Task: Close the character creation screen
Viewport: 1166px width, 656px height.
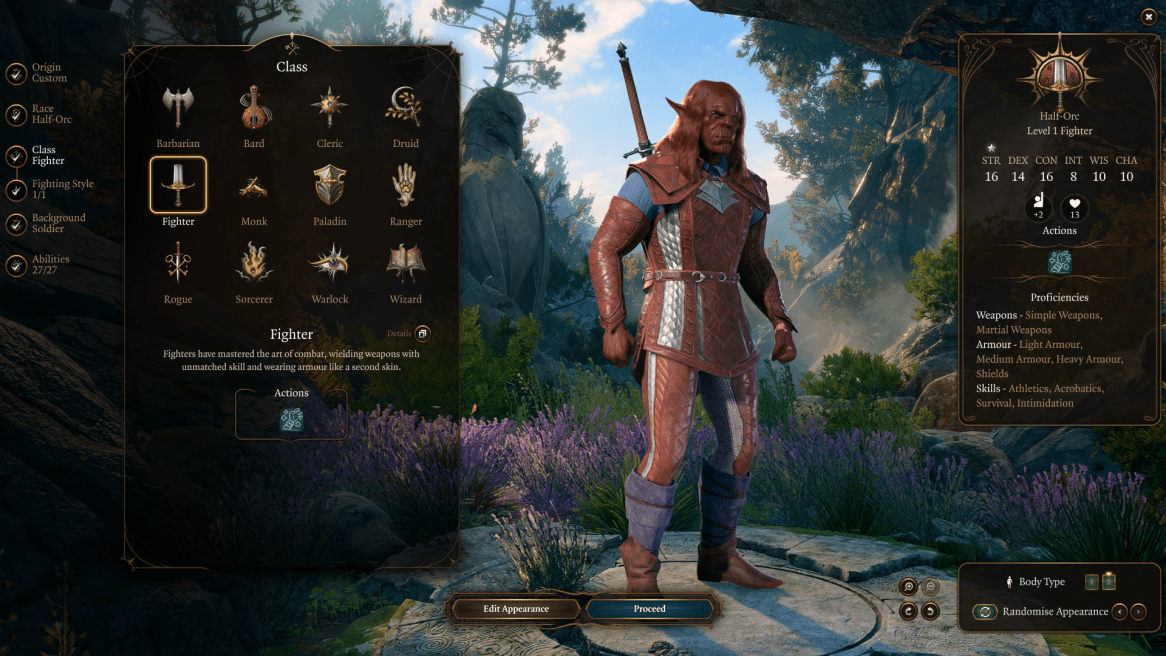Action: [1148, 16]
